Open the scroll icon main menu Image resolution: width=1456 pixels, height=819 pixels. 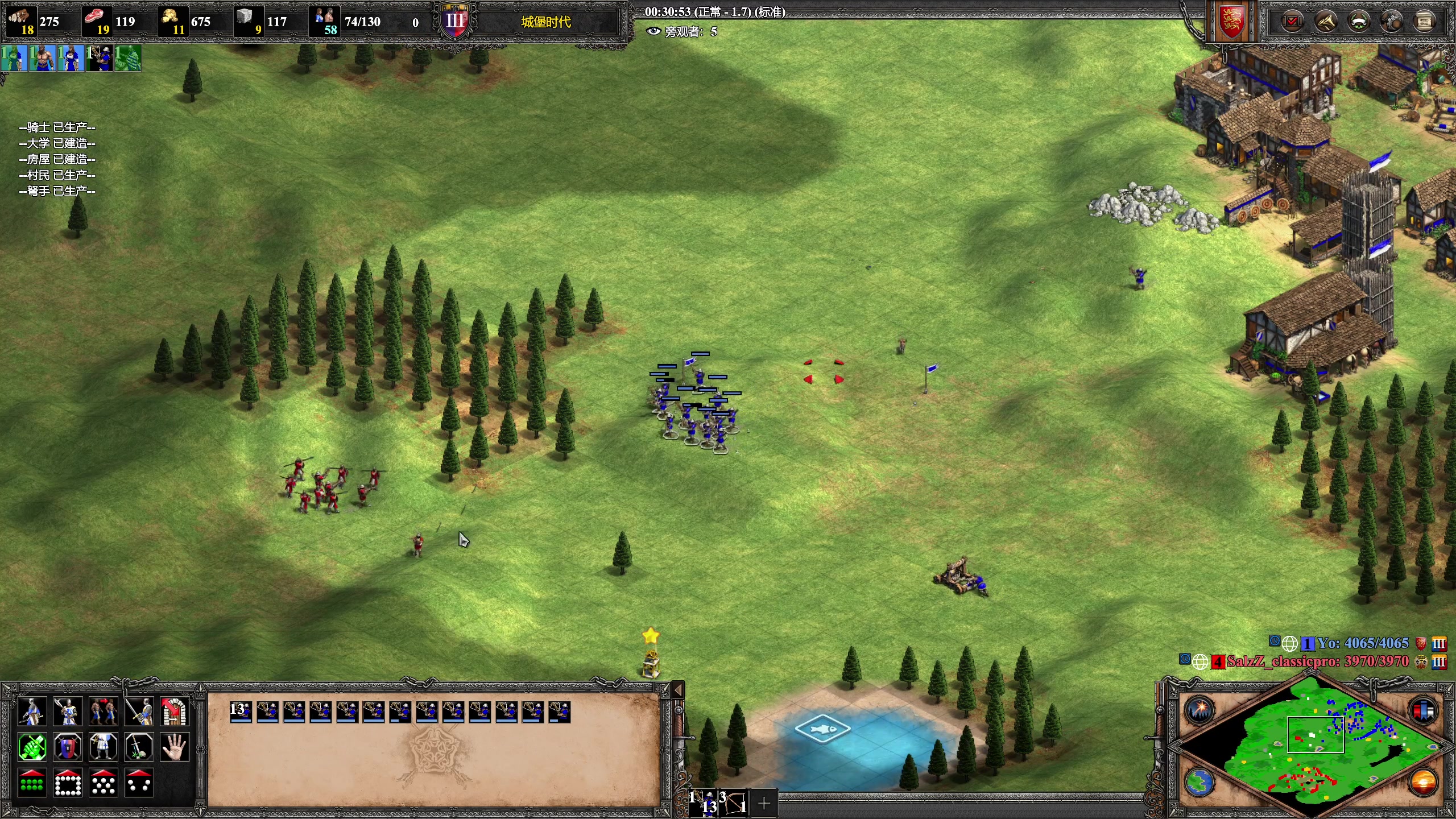click(1424, 22)
